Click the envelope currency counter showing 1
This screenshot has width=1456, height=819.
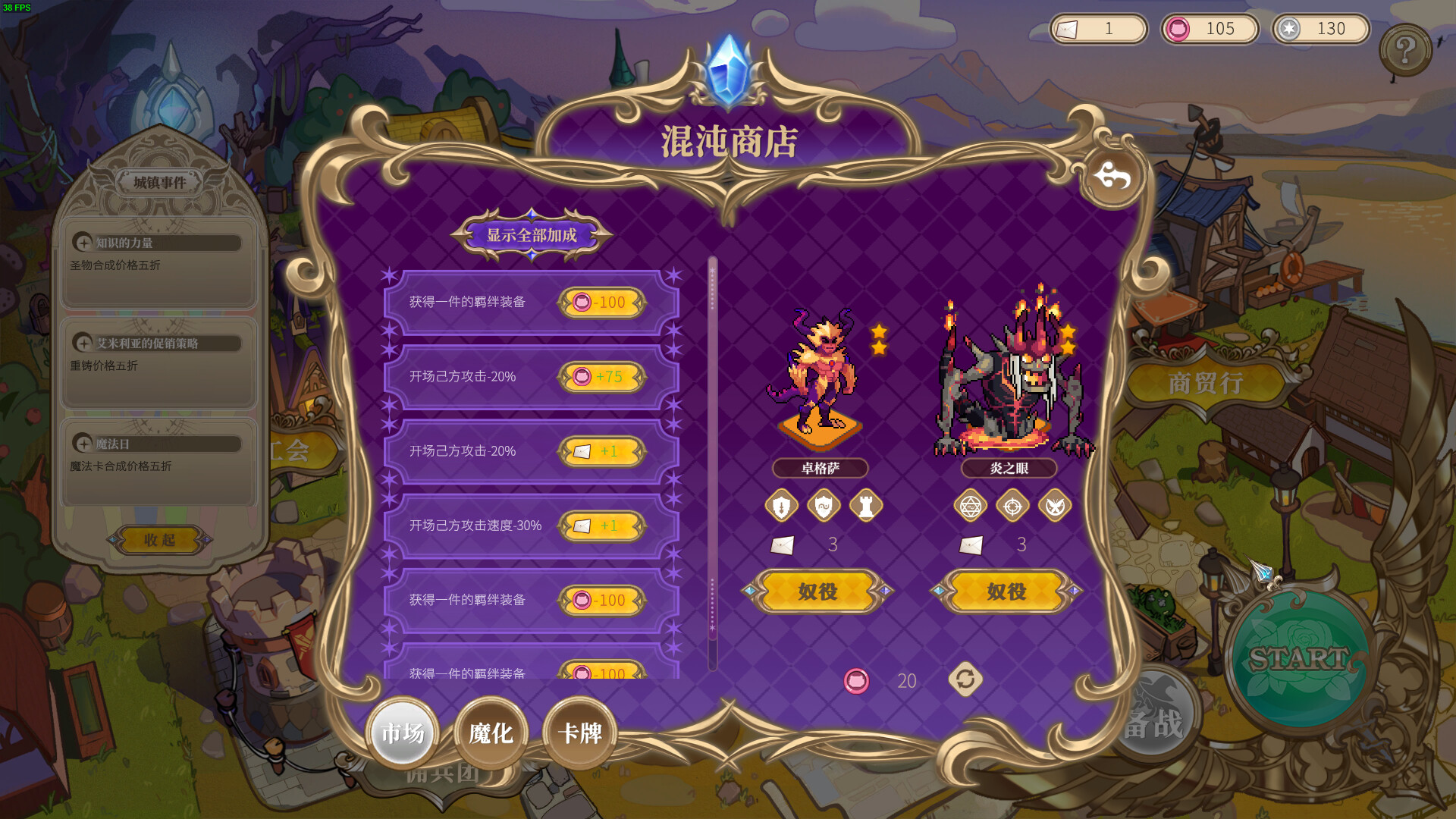click(1098, 29)
